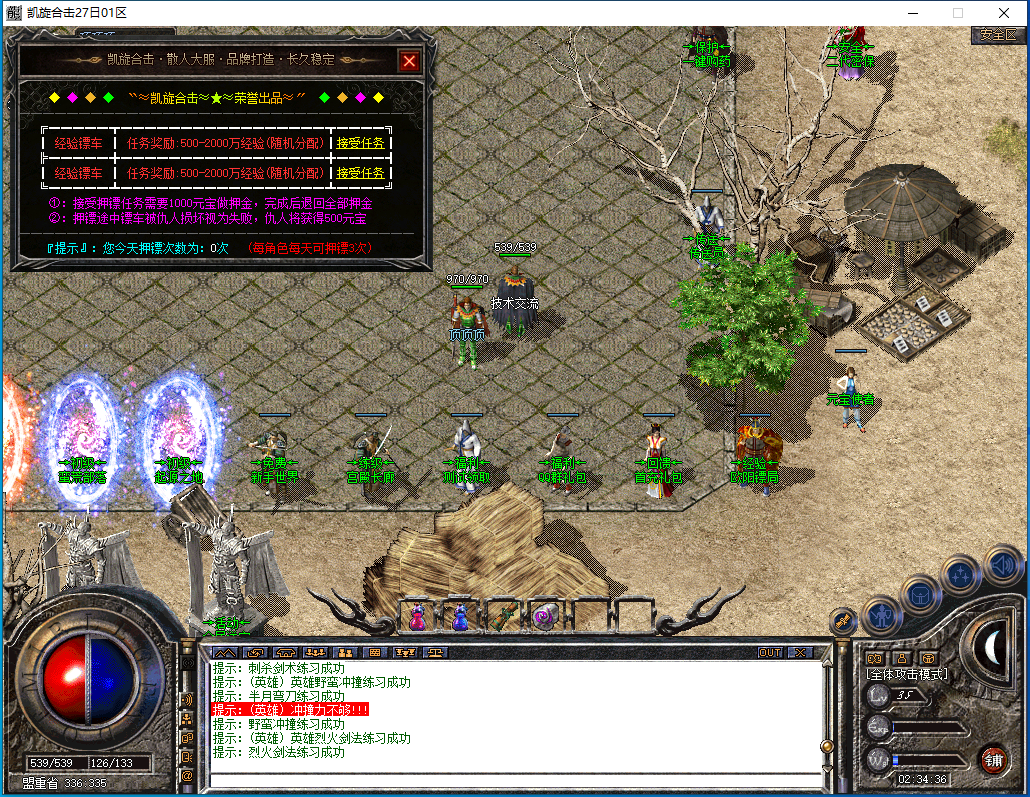1030x797 pixels.
Task: Close the 凯旋合击 escort quest panel
Action: [409, 61]
